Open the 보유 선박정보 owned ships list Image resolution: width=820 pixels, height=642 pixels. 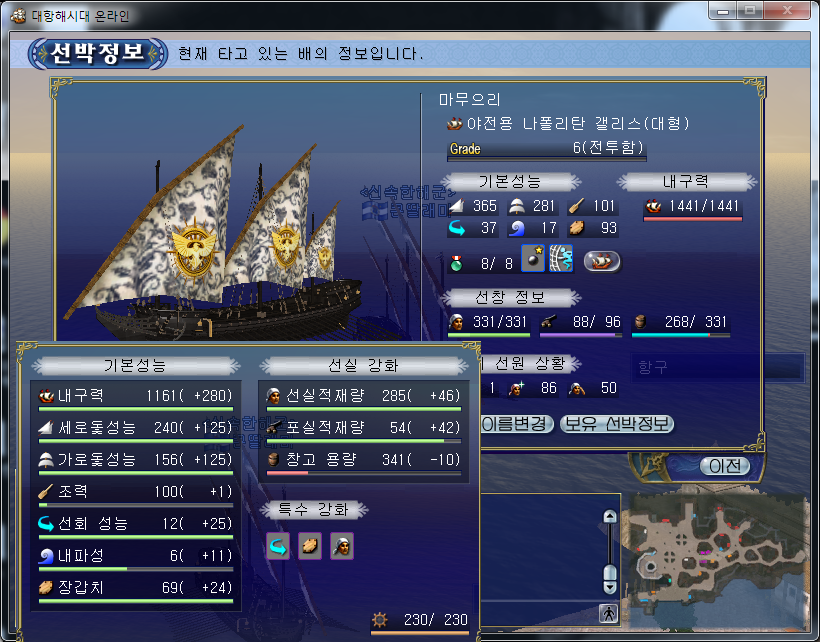coord(616,424)
